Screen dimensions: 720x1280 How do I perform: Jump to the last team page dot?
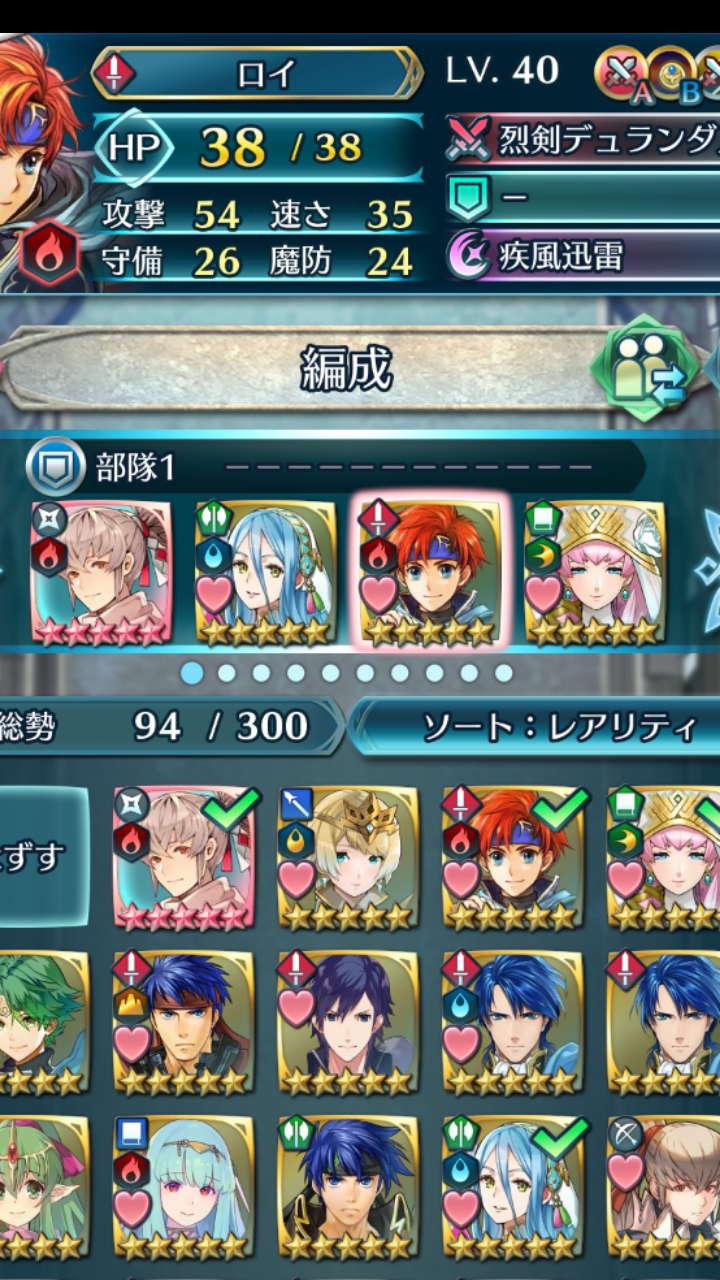[503, 673]
